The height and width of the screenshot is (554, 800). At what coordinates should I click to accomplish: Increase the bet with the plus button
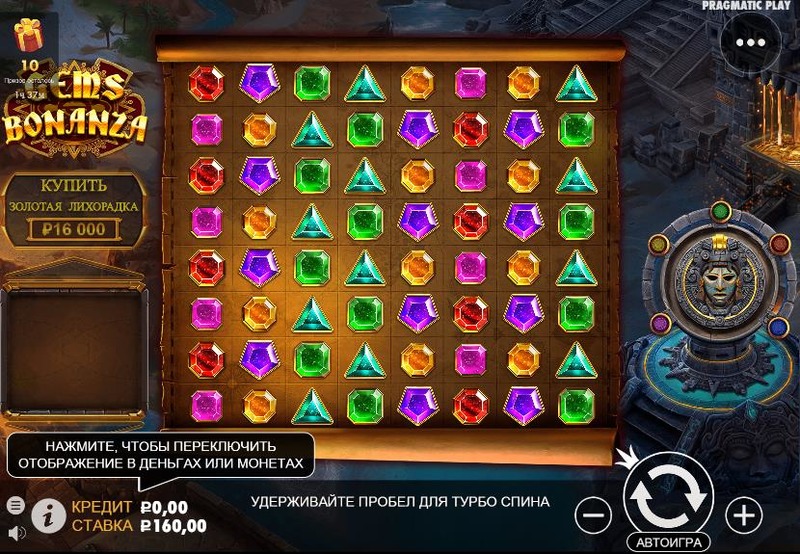[x=743, y=515]
